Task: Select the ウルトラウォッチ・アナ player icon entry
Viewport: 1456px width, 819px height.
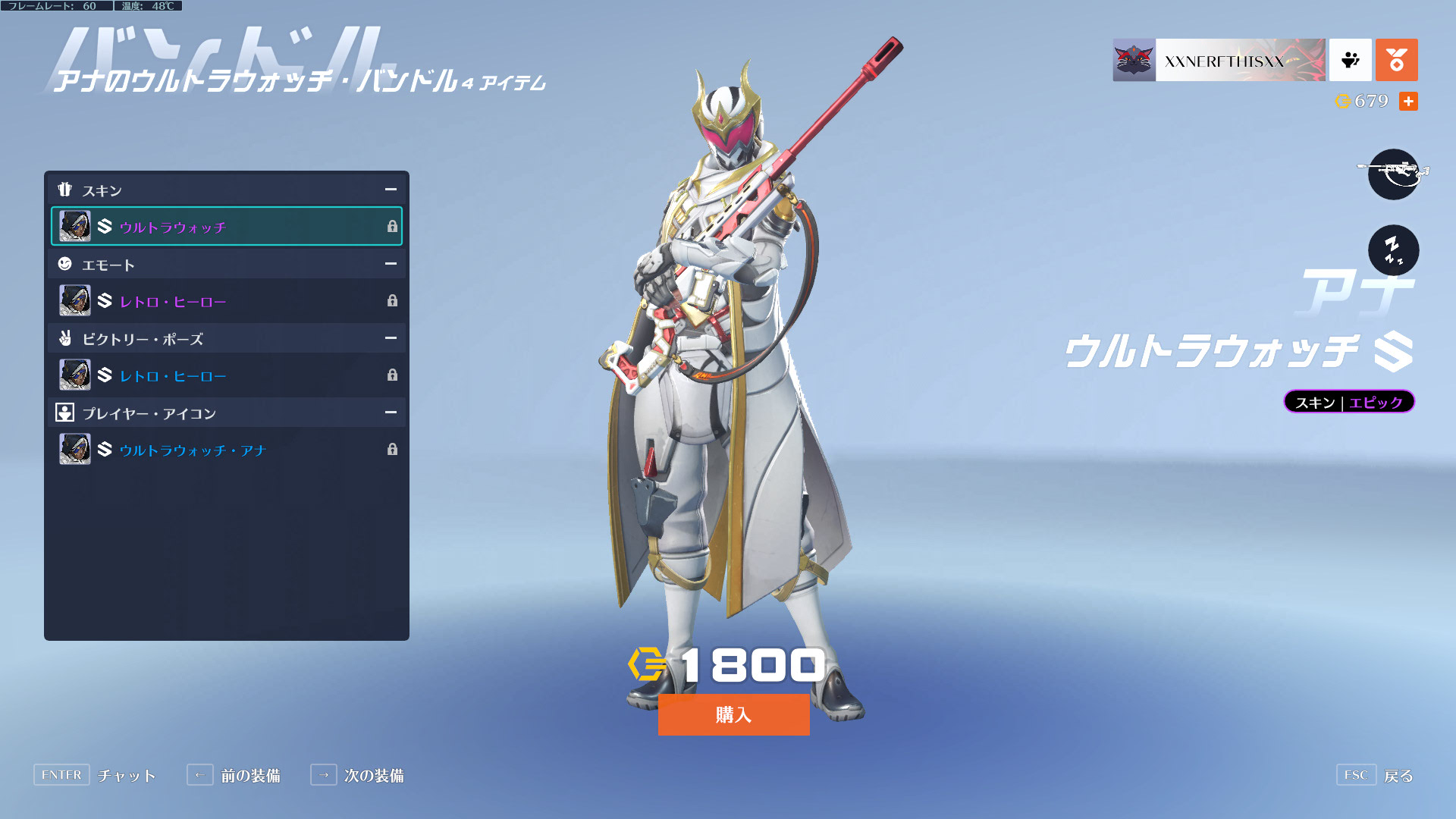Action: [x=226, y=450]
